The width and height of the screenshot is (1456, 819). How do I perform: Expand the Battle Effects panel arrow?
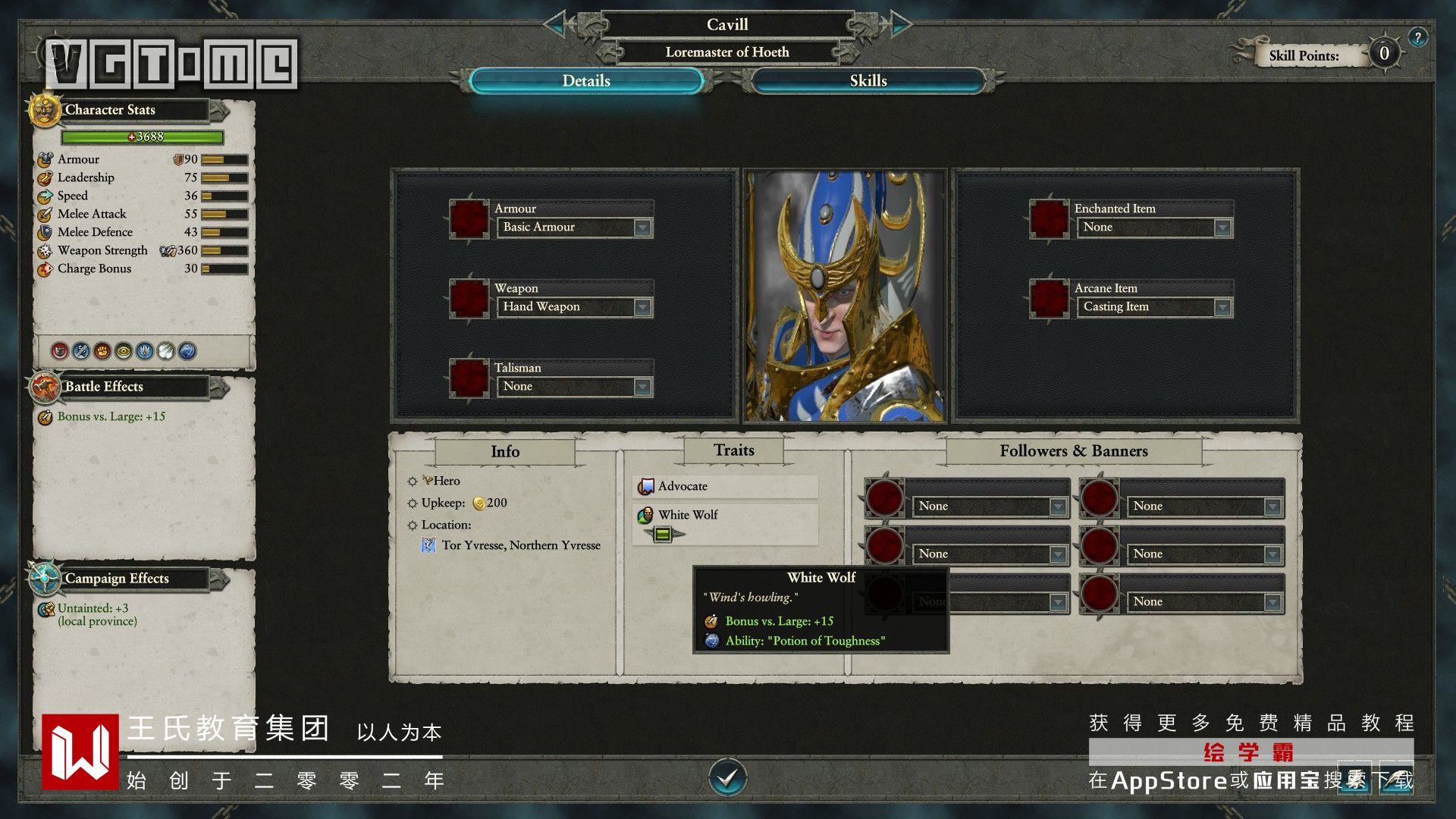219,388
